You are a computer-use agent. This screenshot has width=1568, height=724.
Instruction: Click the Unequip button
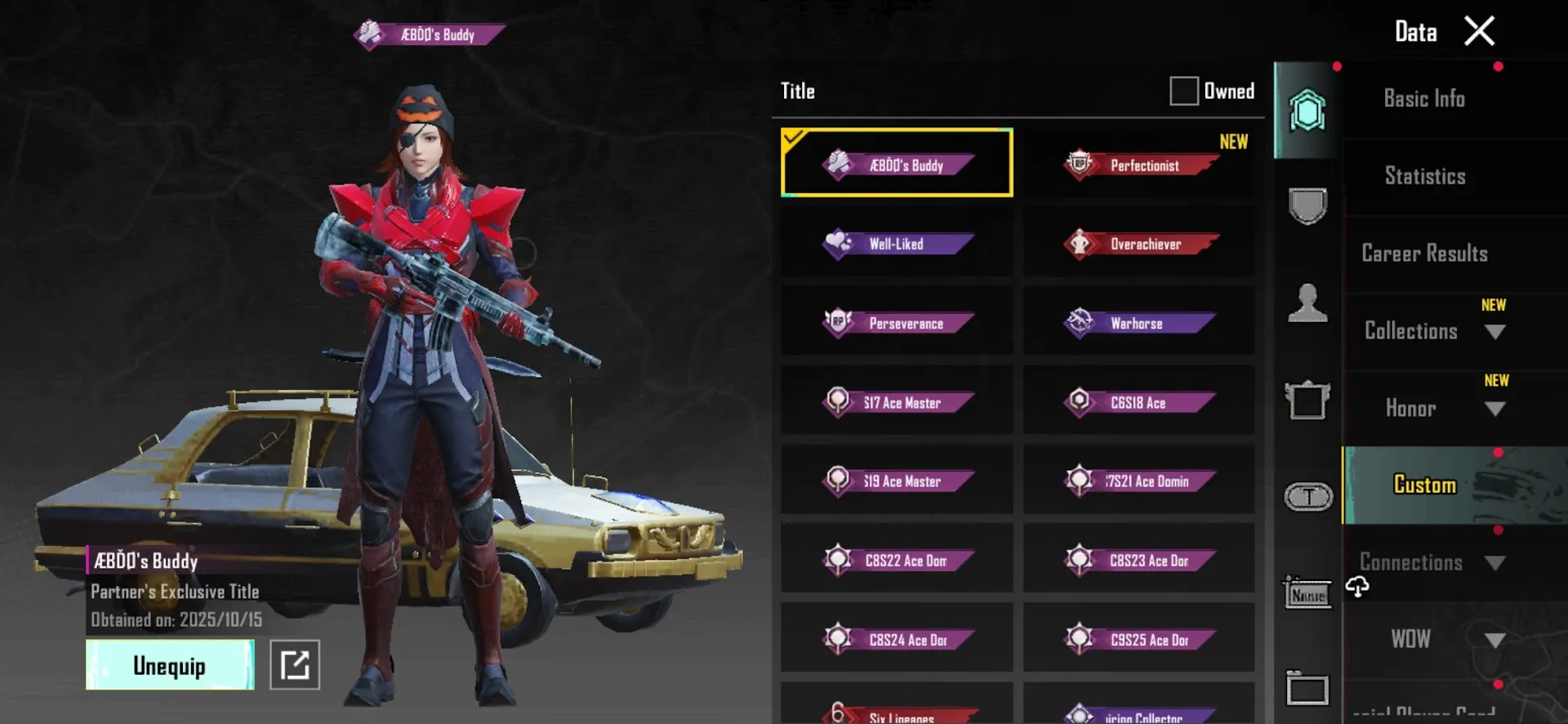(x=169, y=664)
